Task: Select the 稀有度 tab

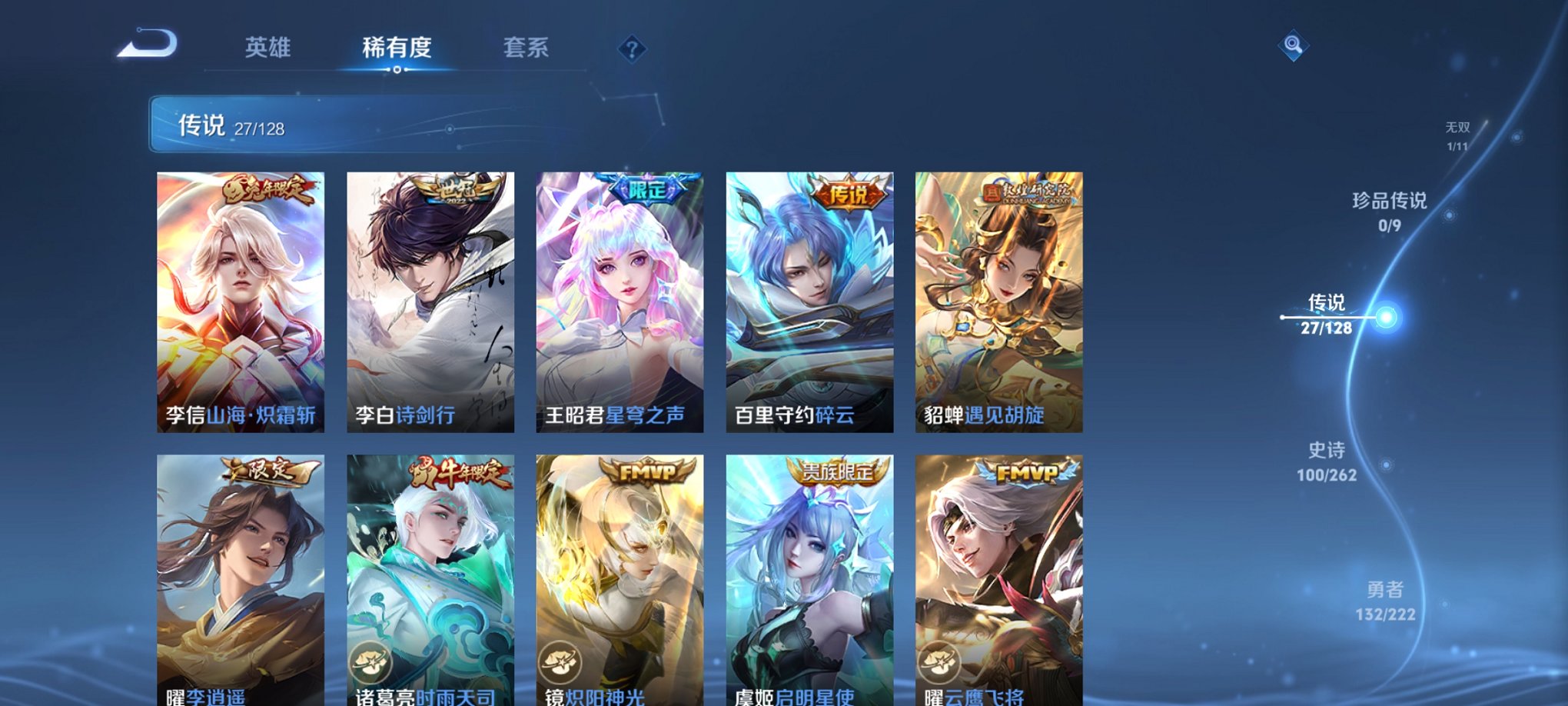Action: point(397,48)
